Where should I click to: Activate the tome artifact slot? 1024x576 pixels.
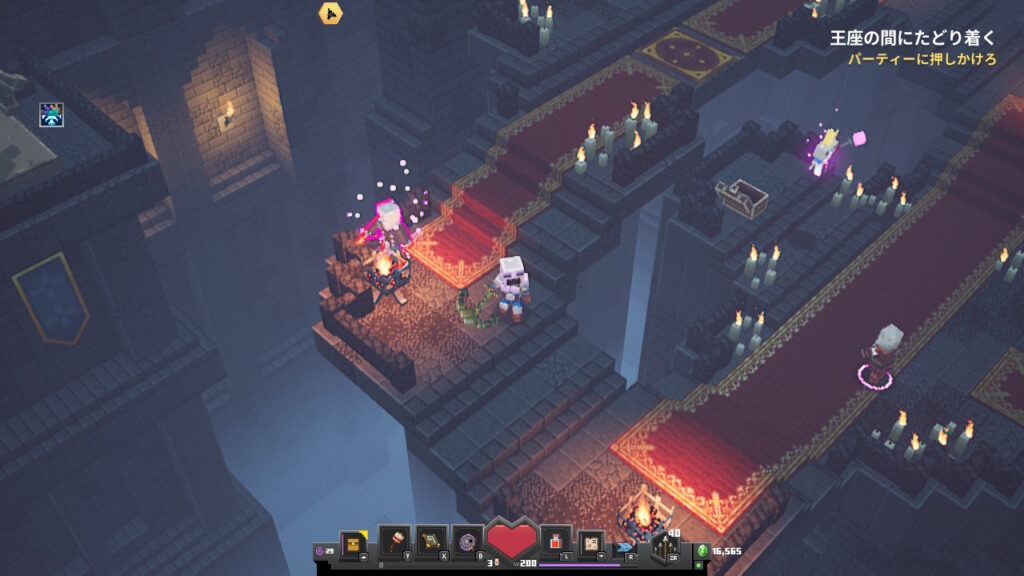click(x=430, y=541)
